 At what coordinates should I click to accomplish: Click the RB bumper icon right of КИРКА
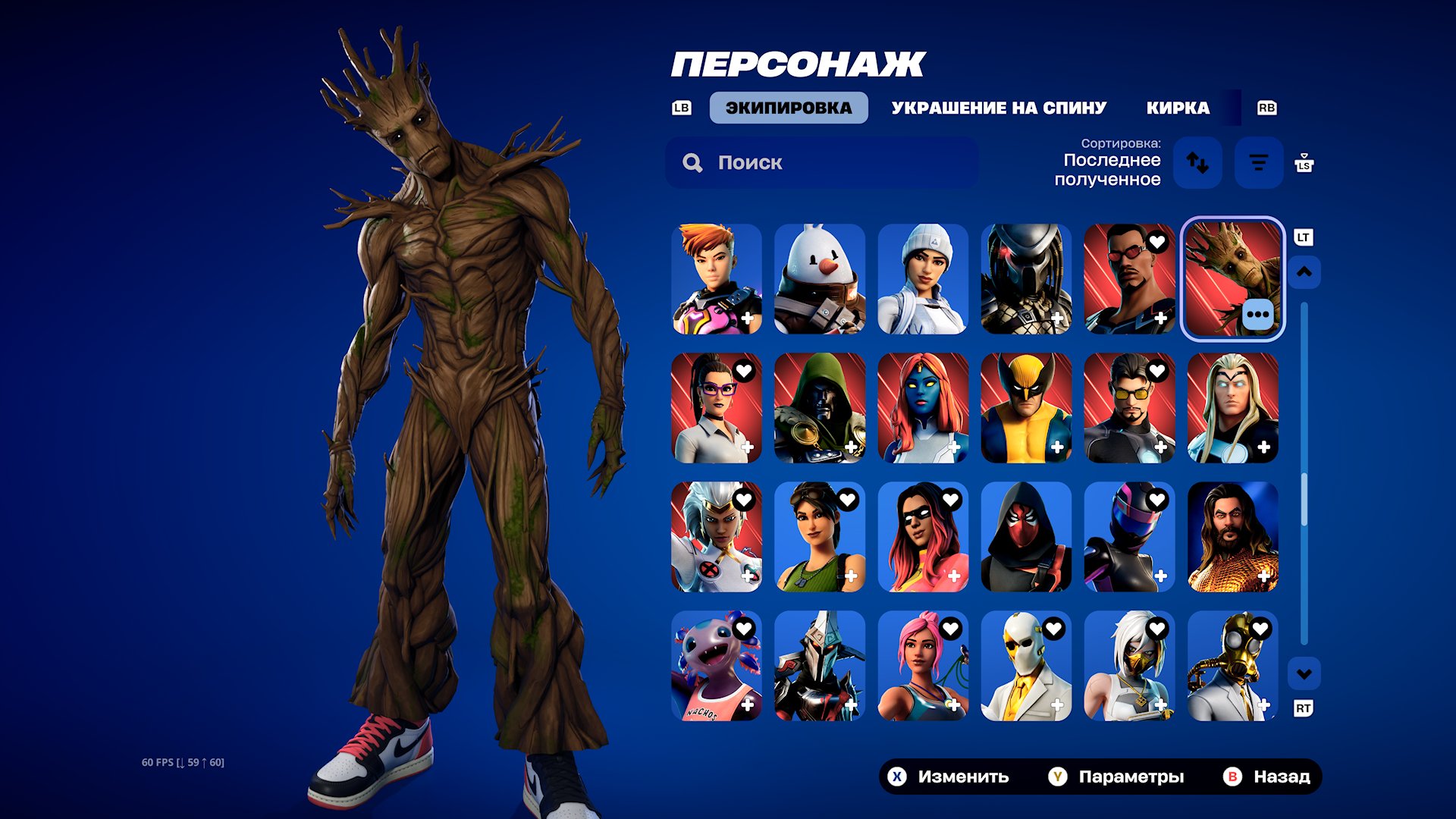point(1267,108)
